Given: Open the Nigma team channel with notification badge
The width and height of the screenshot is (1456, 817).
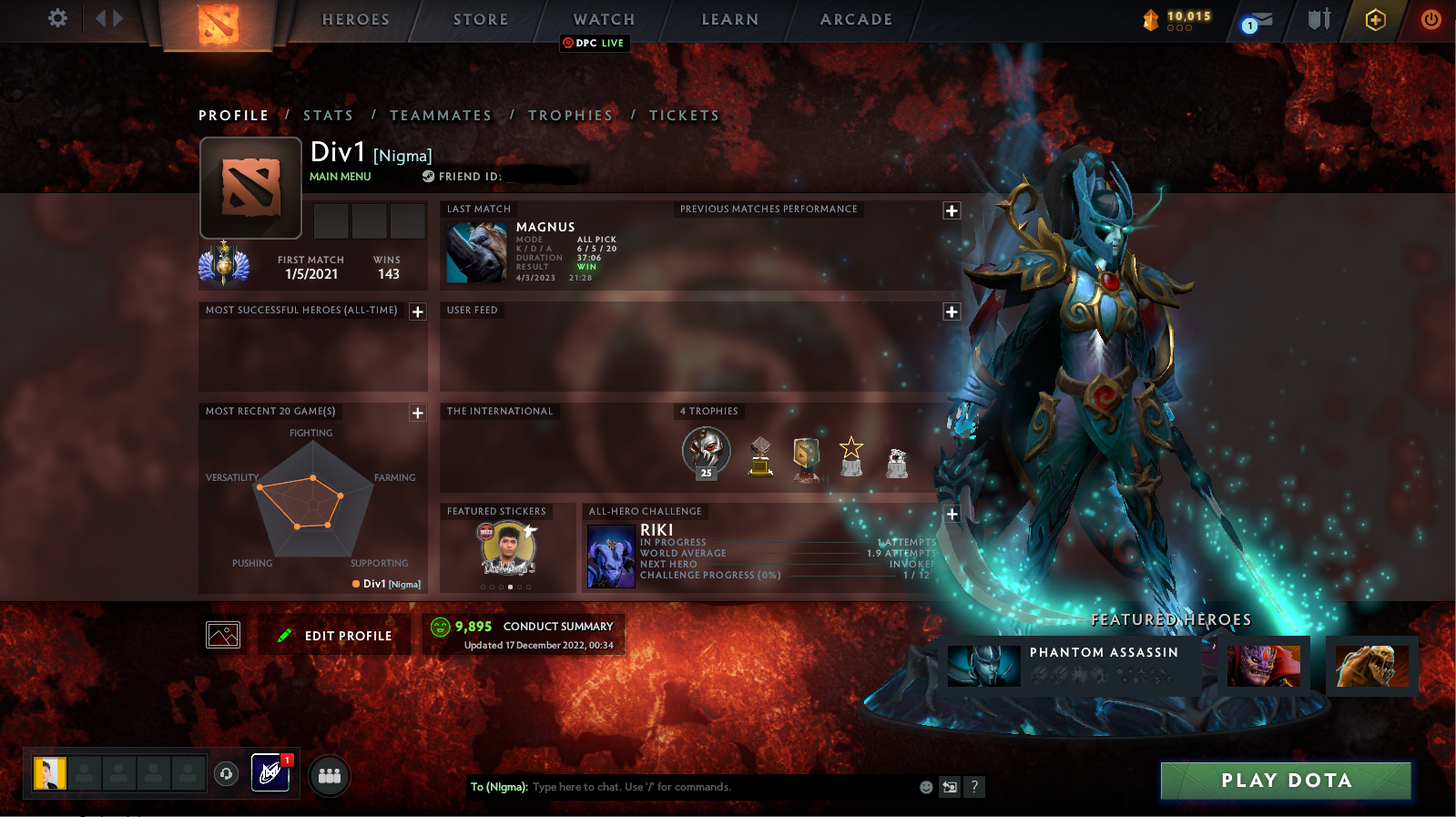Looking at the screenshot, I should (x=269, y=772).
